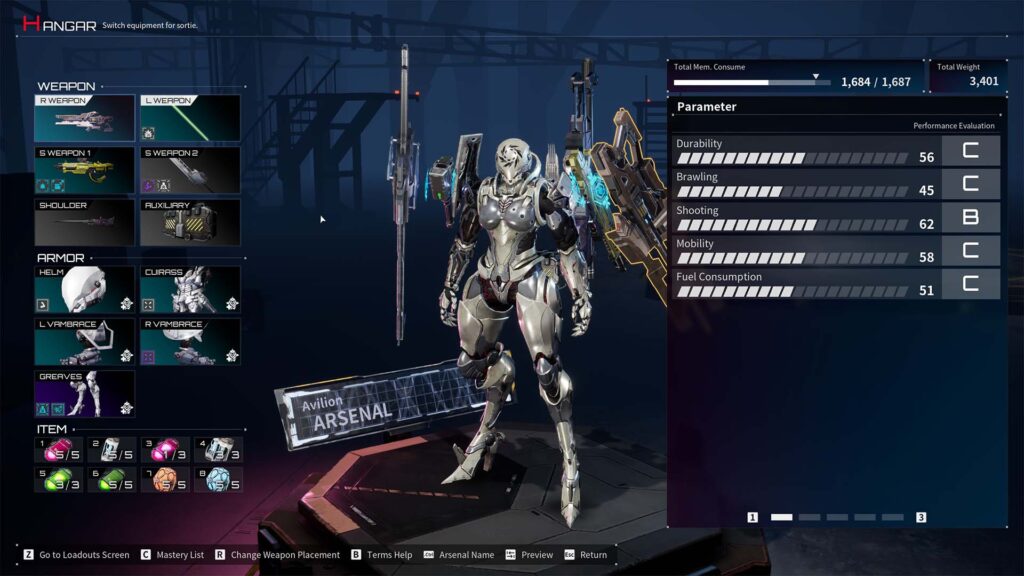Change the Helm armor piece

[85, 289]
